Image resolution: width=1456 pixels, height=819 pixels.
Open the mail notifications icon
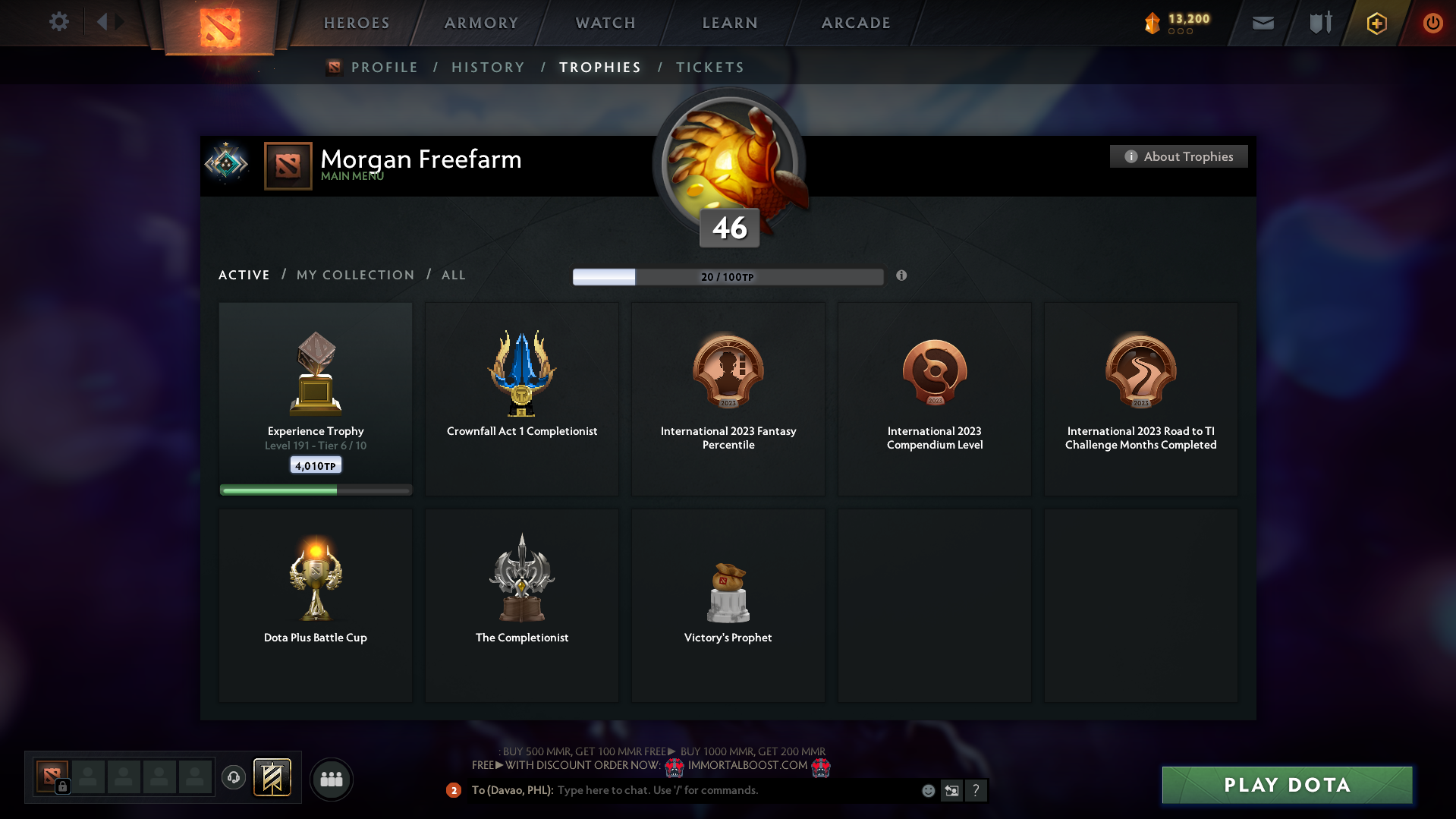coord(1262,22)
